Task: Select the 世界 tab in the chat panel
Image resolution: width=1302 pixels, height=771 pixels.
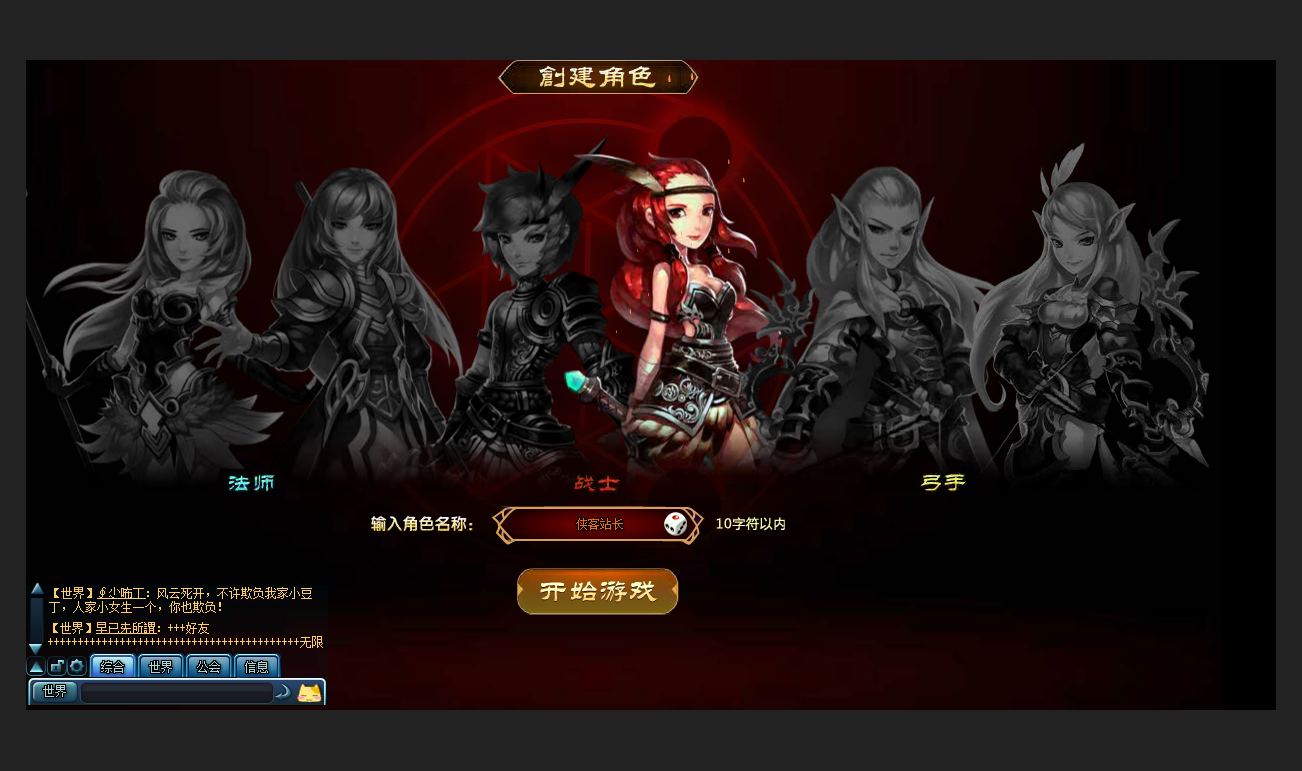Action: coord(160,667)
